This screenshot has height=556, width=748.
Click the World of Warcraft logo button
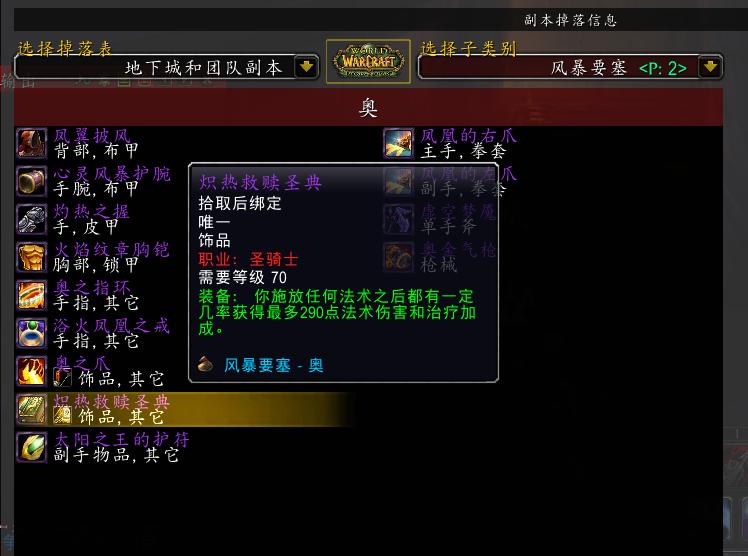pos(368,63)
